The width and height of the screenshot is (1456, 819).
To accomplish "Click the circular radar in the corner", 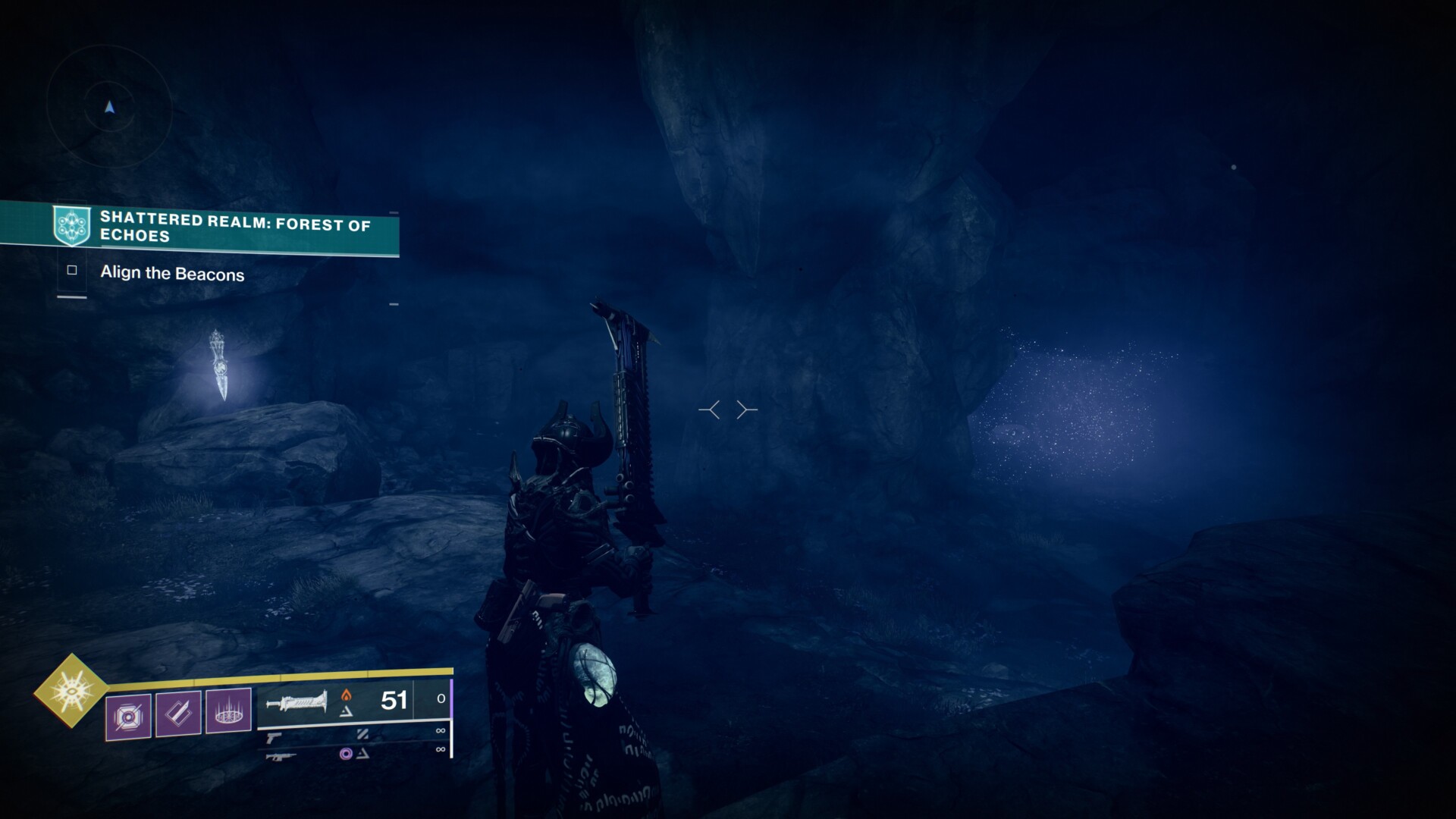I will pos(110,107).
